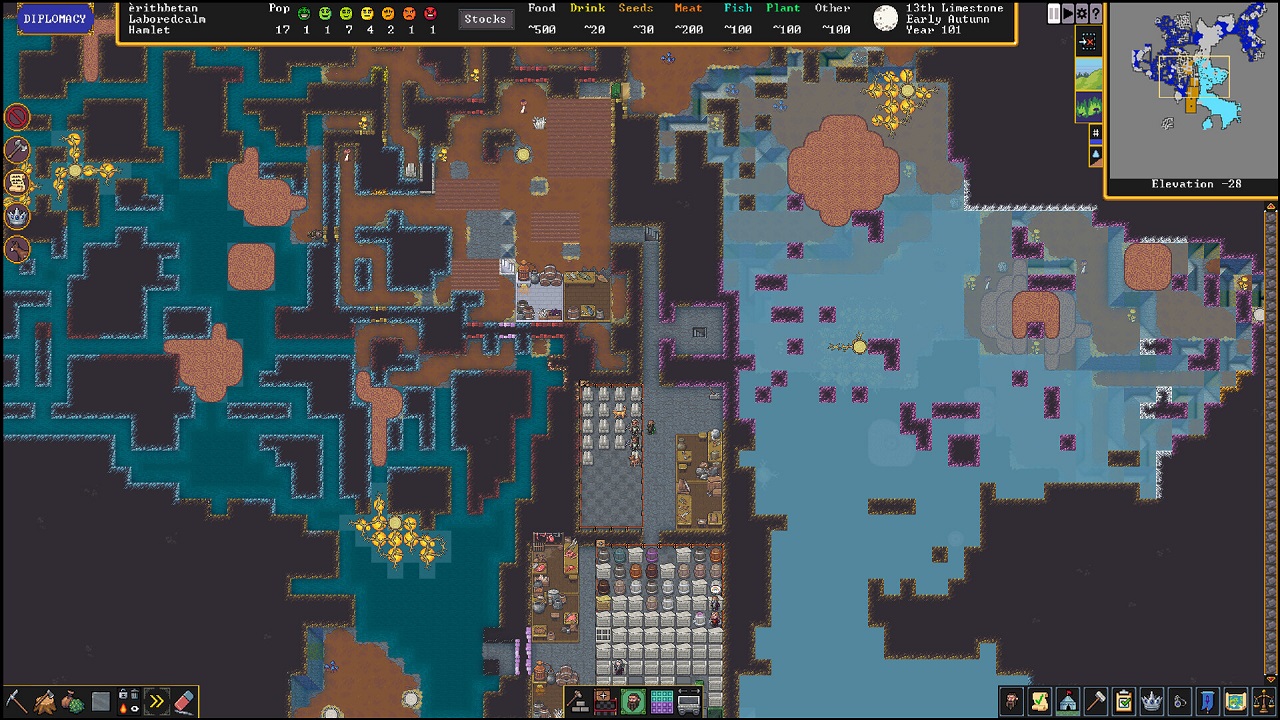
Task: Select the chop trees axe tool
Action: coord(43,700)
